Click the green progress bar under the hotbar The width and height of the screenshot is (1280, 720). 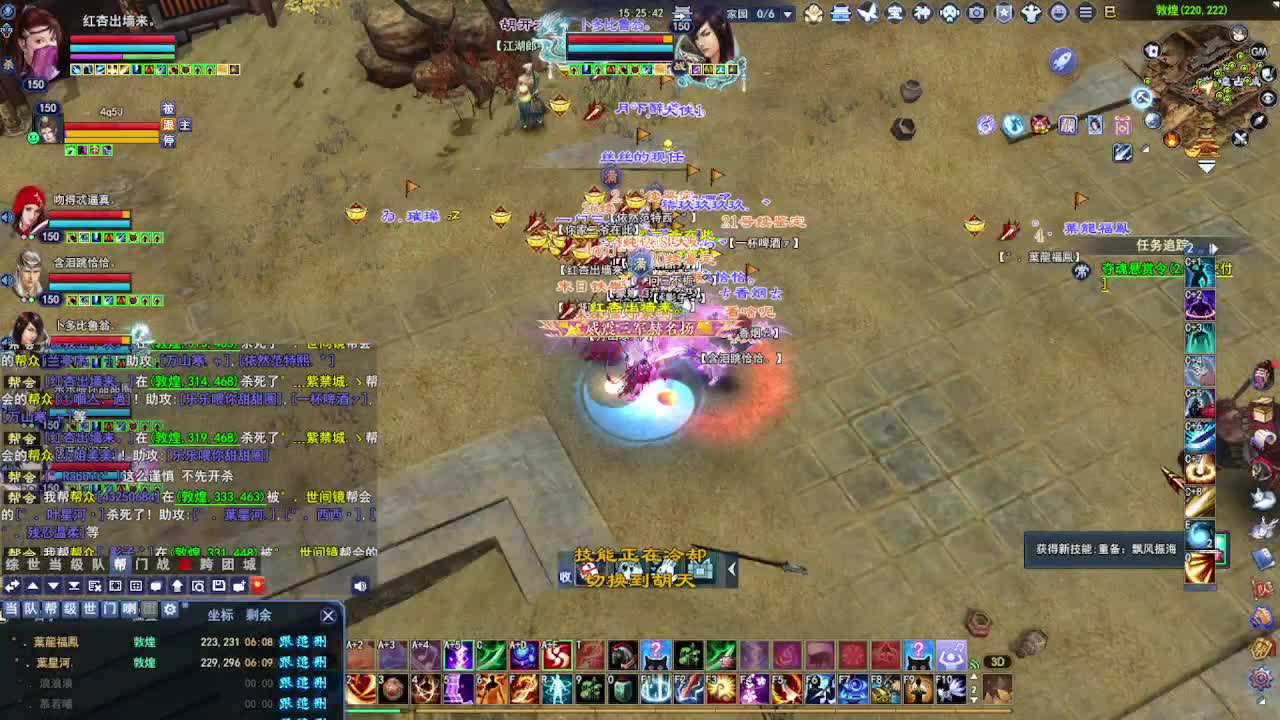[x=374, y=710]
